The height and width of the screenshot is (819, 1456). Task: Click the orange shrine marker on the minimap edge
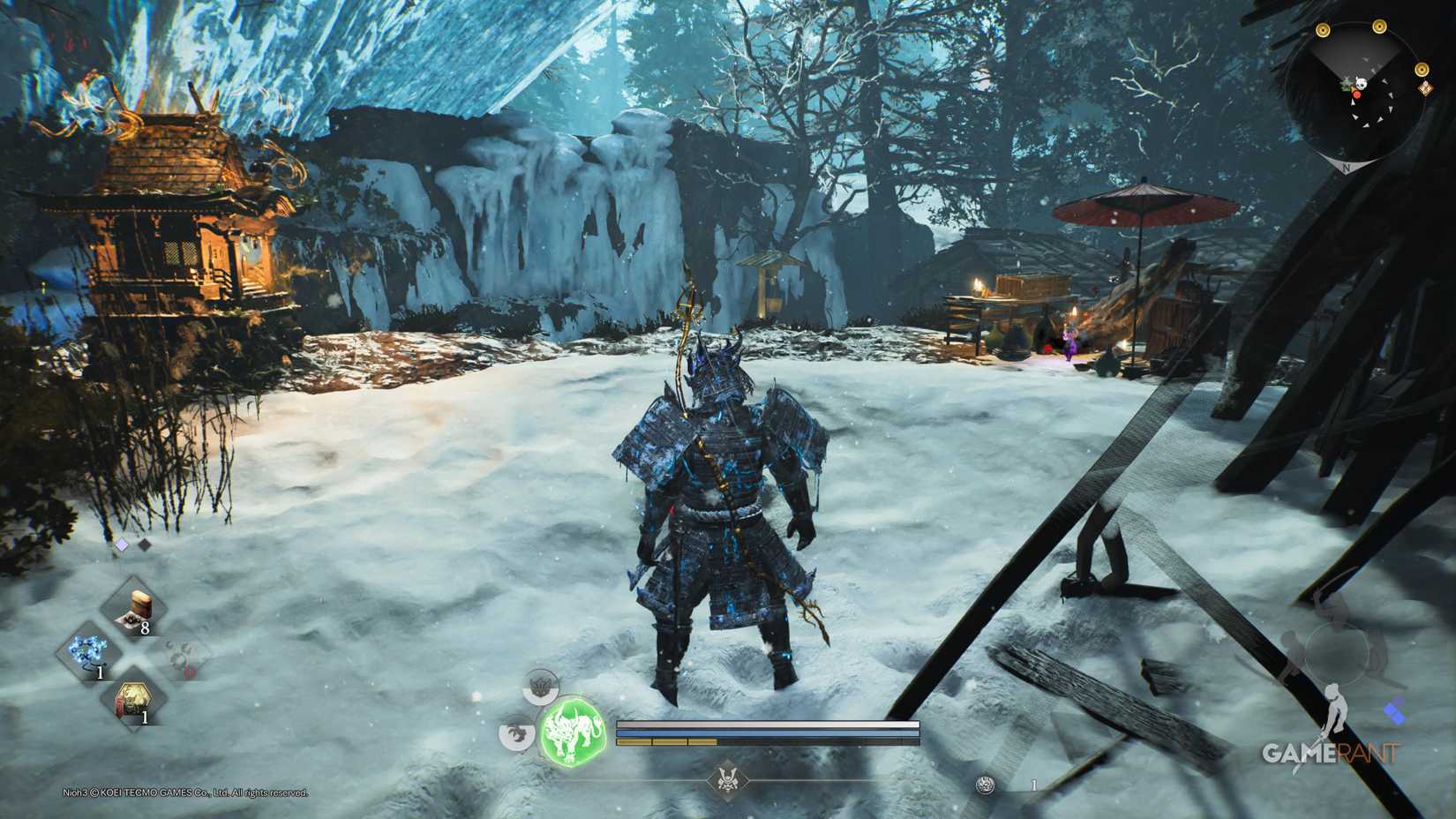(1426, 88)
